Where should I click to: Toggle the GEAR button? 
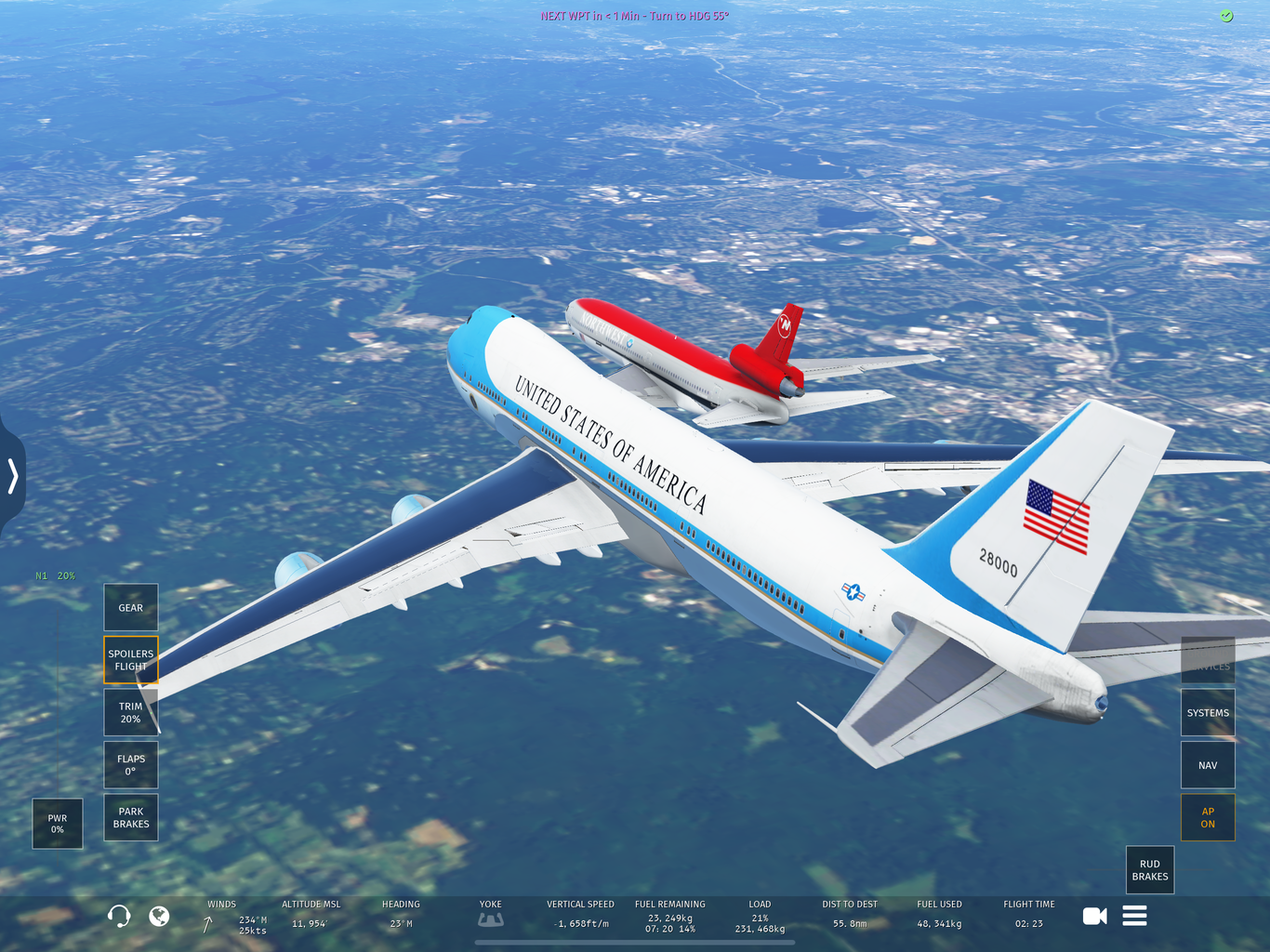[x=131, y=608]
